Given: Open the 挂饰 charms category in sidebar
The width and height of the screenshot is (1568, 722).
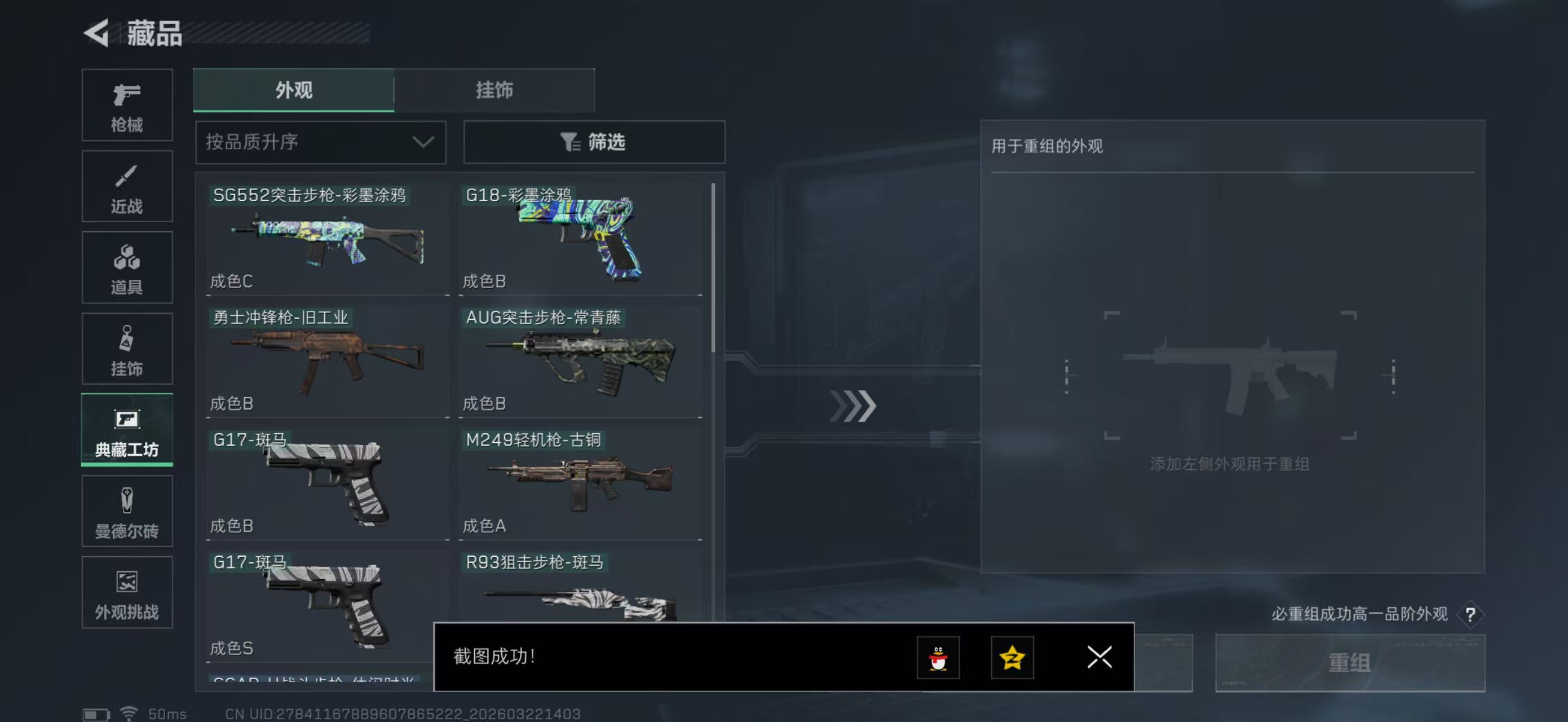Looking at the screenshot, I should point(127,348).
